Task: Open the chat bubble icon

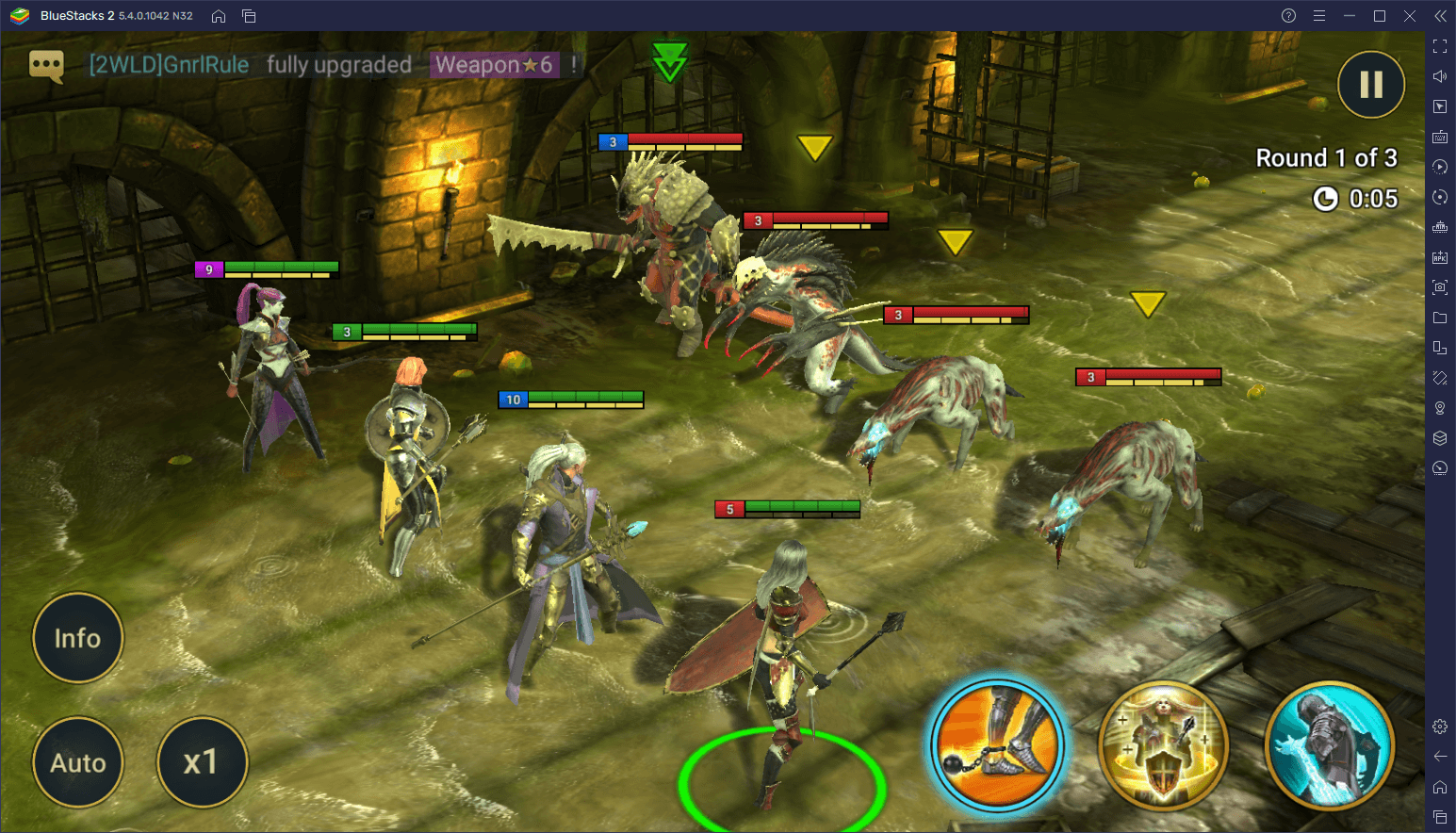Action: point(46,65)
